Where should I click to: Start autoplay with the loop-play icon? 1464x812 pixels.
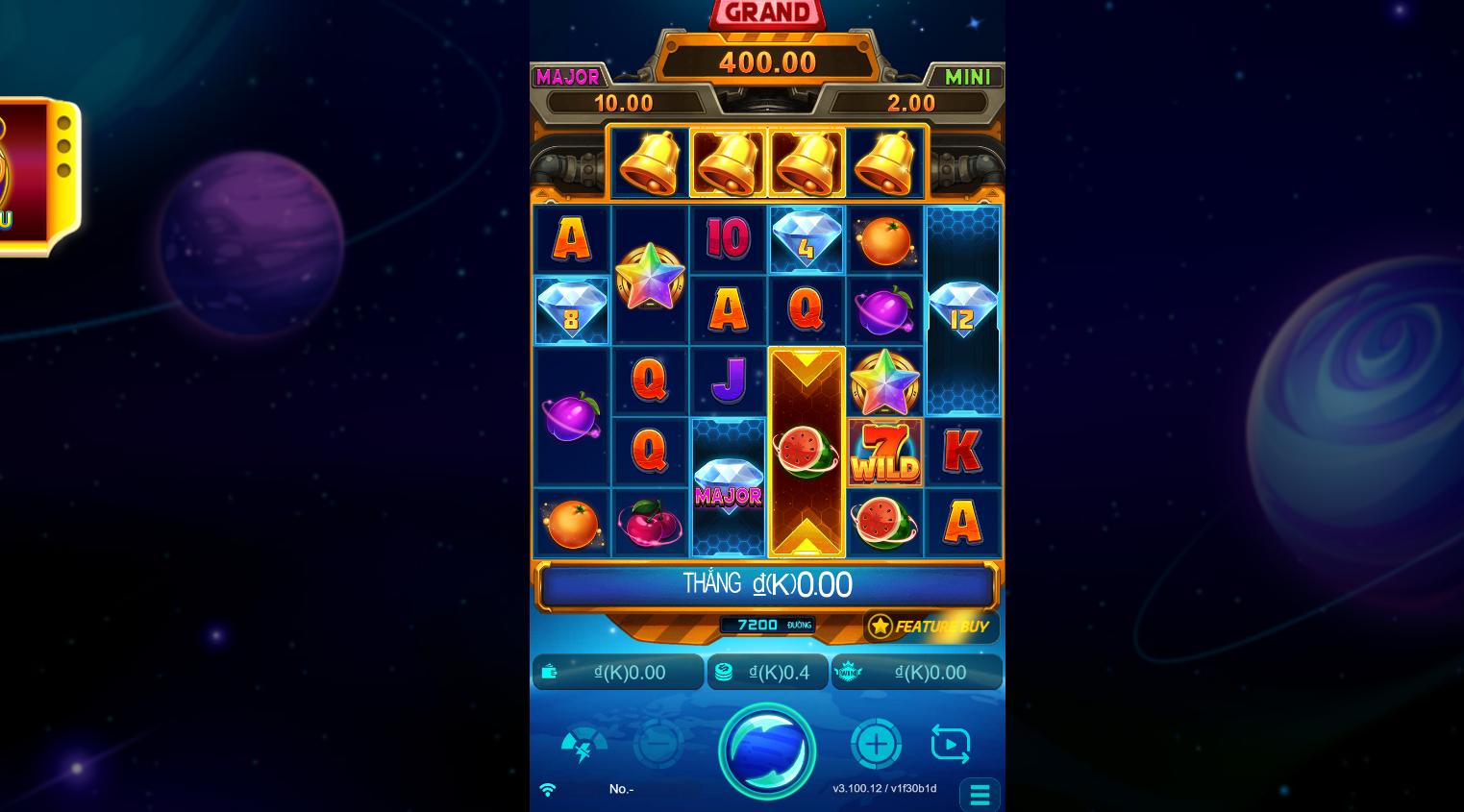950,743
